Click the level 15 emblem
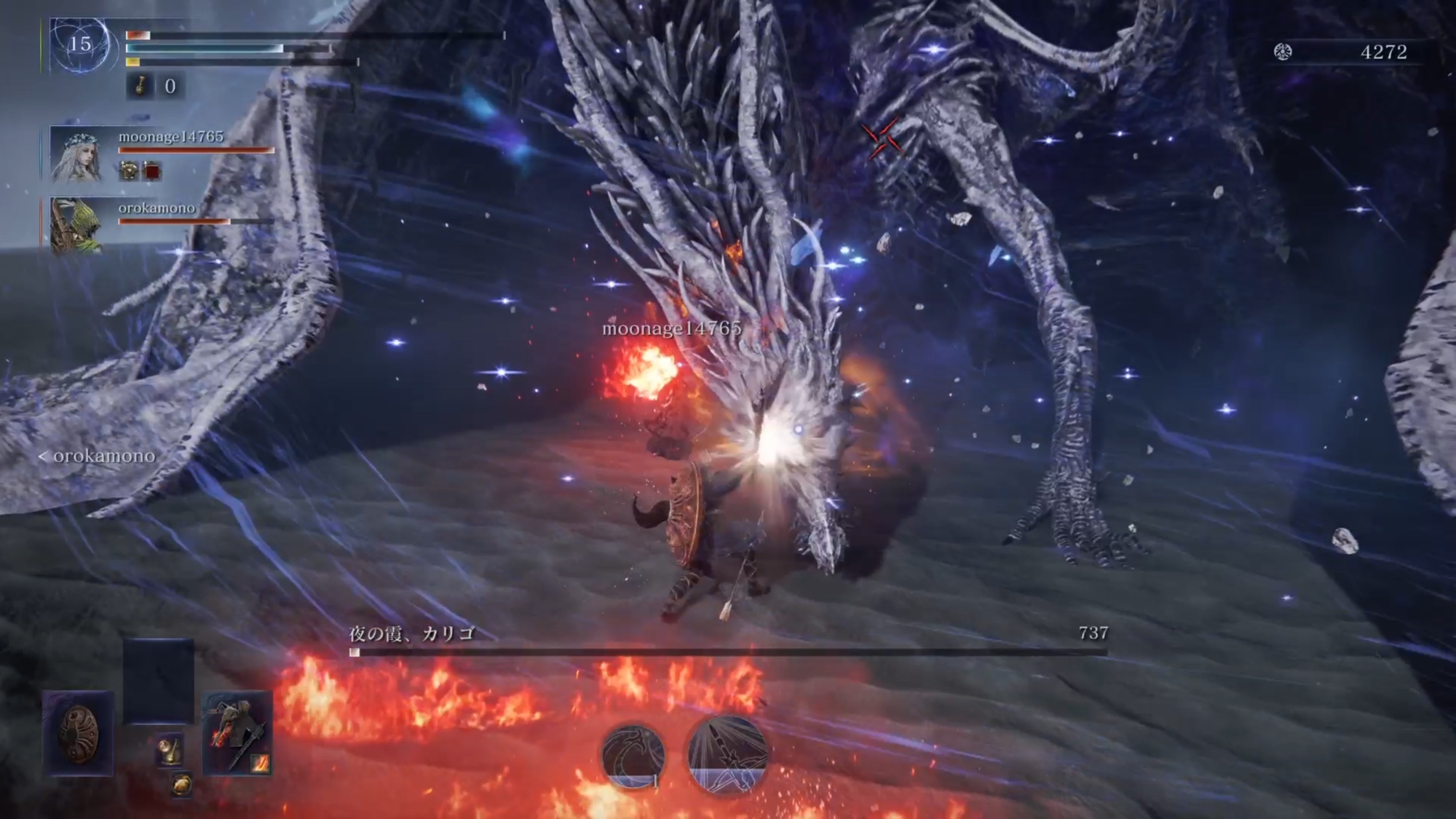The width and height of the screenshot is (1456, 819). click(81, 45)
